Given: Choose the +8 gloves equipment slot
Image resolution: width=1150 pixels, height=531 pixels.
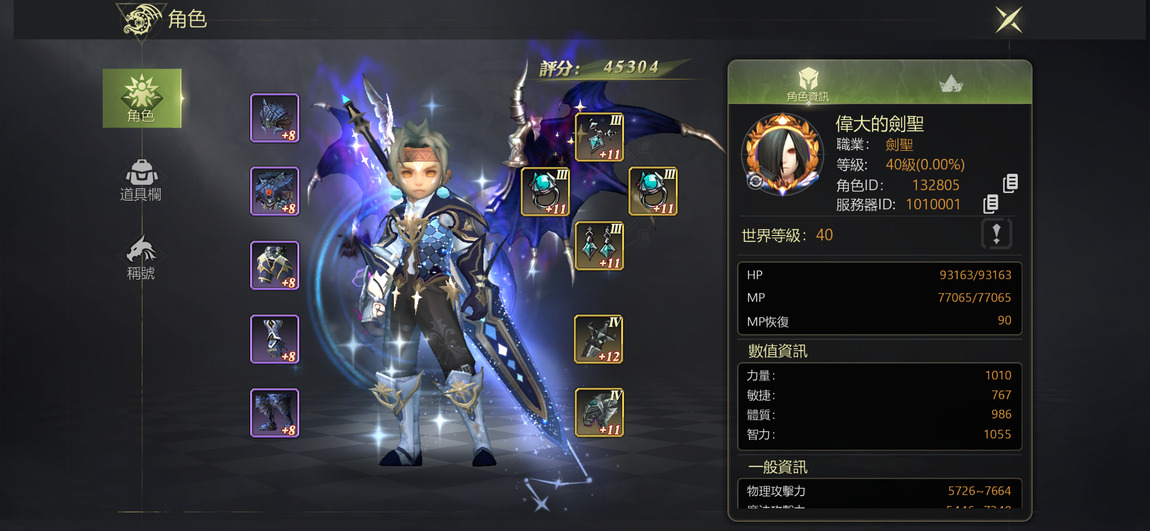Looking at the screenshot, I should pos(274,265).
